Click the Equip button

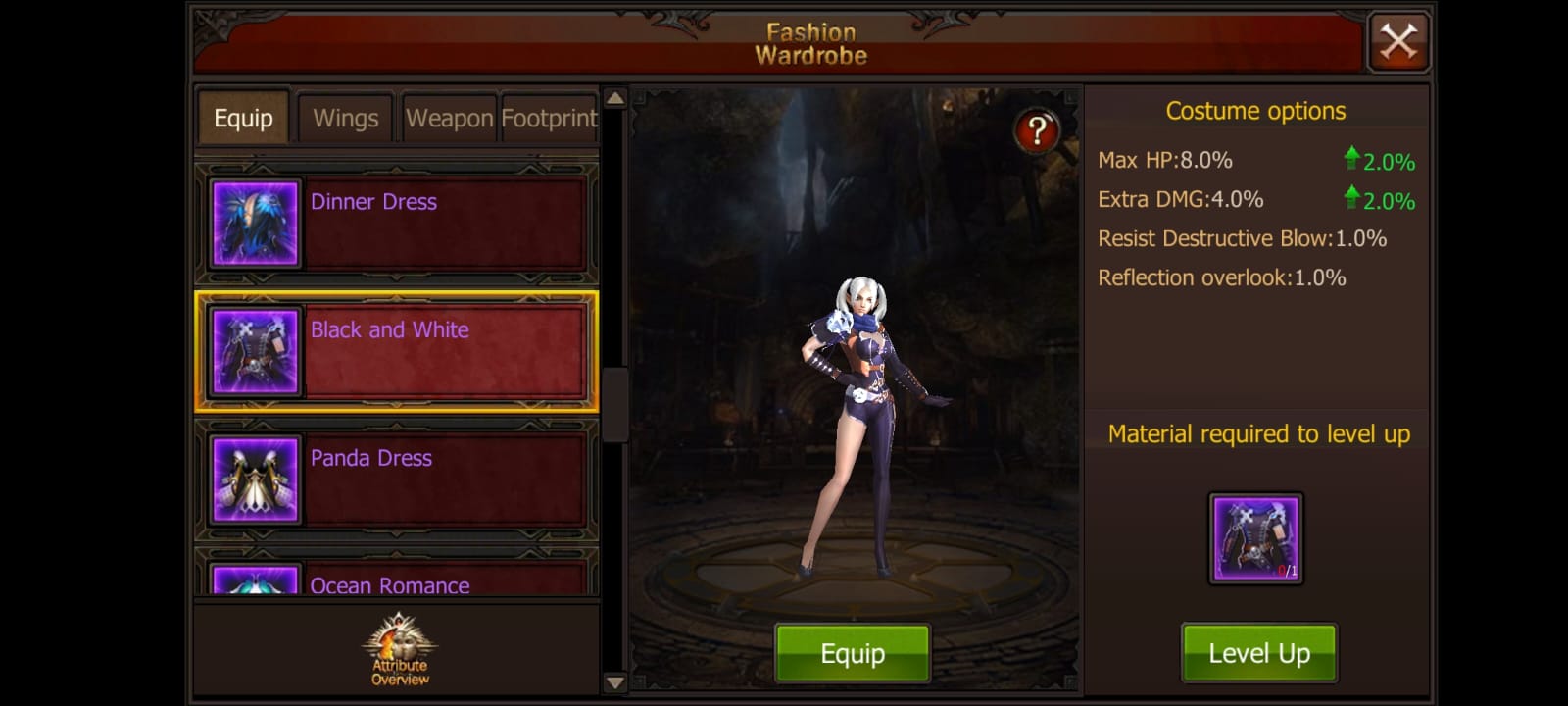852,651
